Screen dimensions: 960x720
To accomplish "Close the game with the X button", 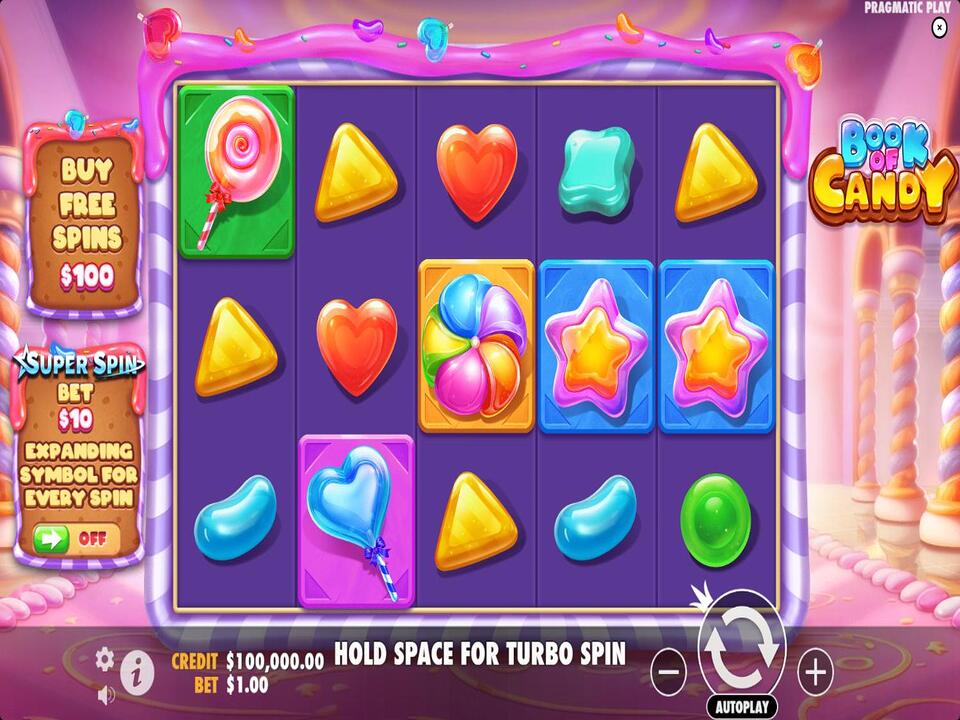I will tap(938, 28).
